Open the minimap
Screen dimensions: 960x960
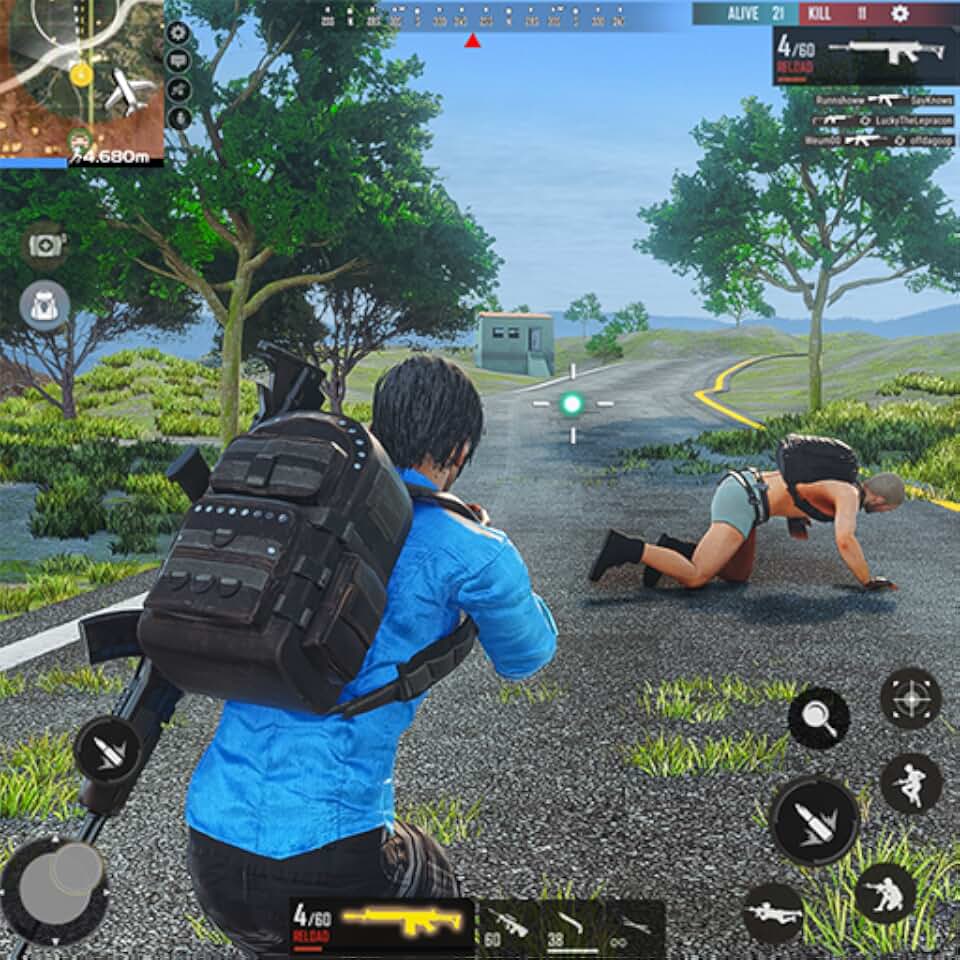[x=80, y=78]
